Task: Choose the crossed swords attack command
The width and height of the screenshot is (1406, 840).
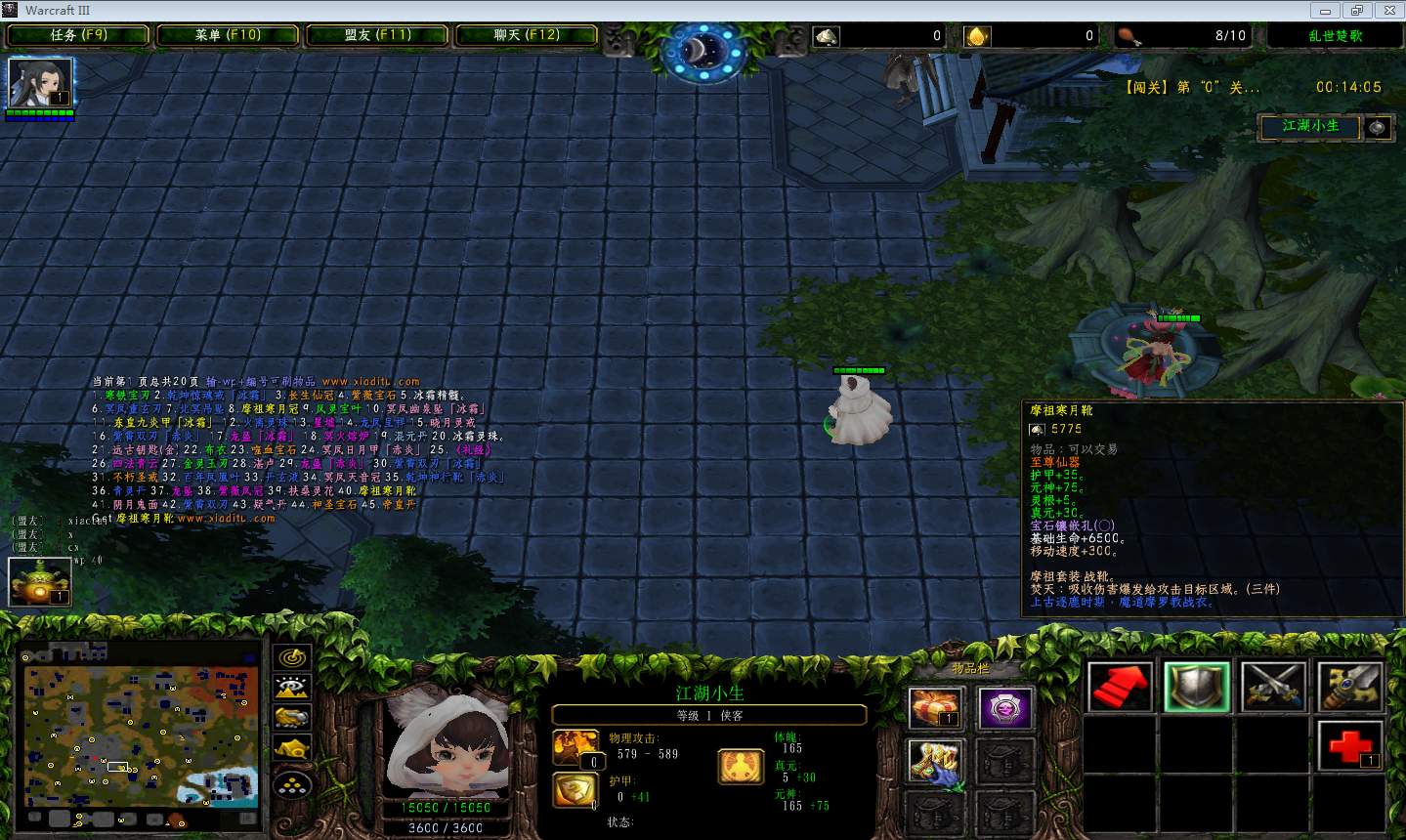Action: (x=1273, y=687)
